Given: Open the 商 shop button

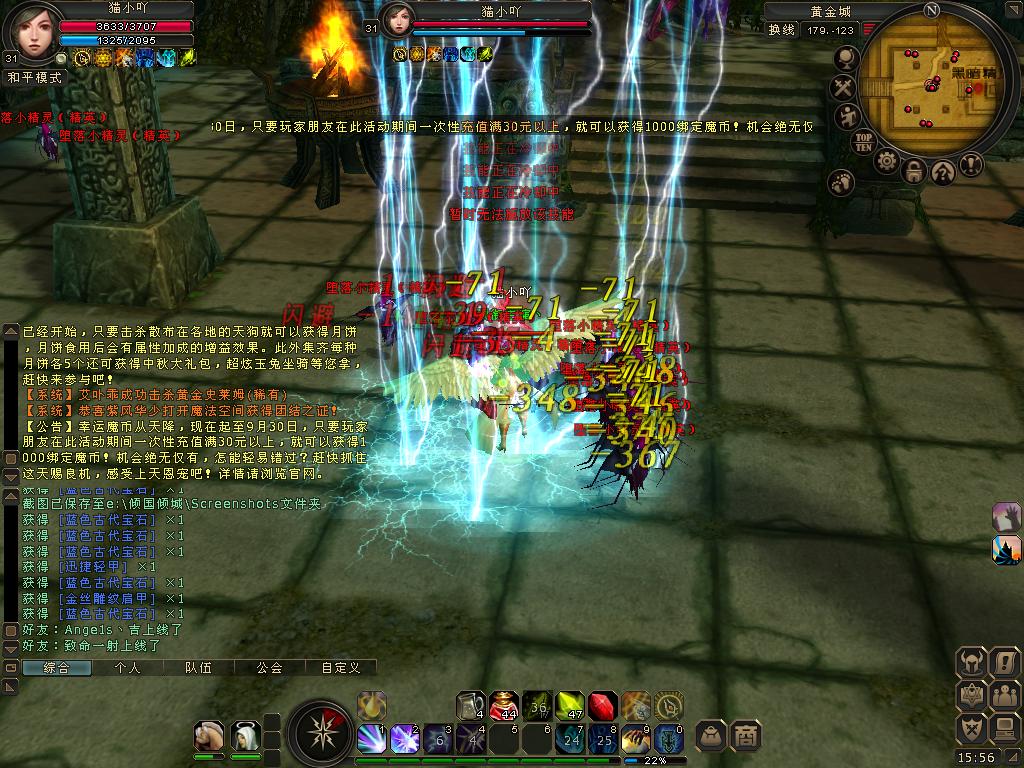Looking at the screenshot, I should point(745,736).
